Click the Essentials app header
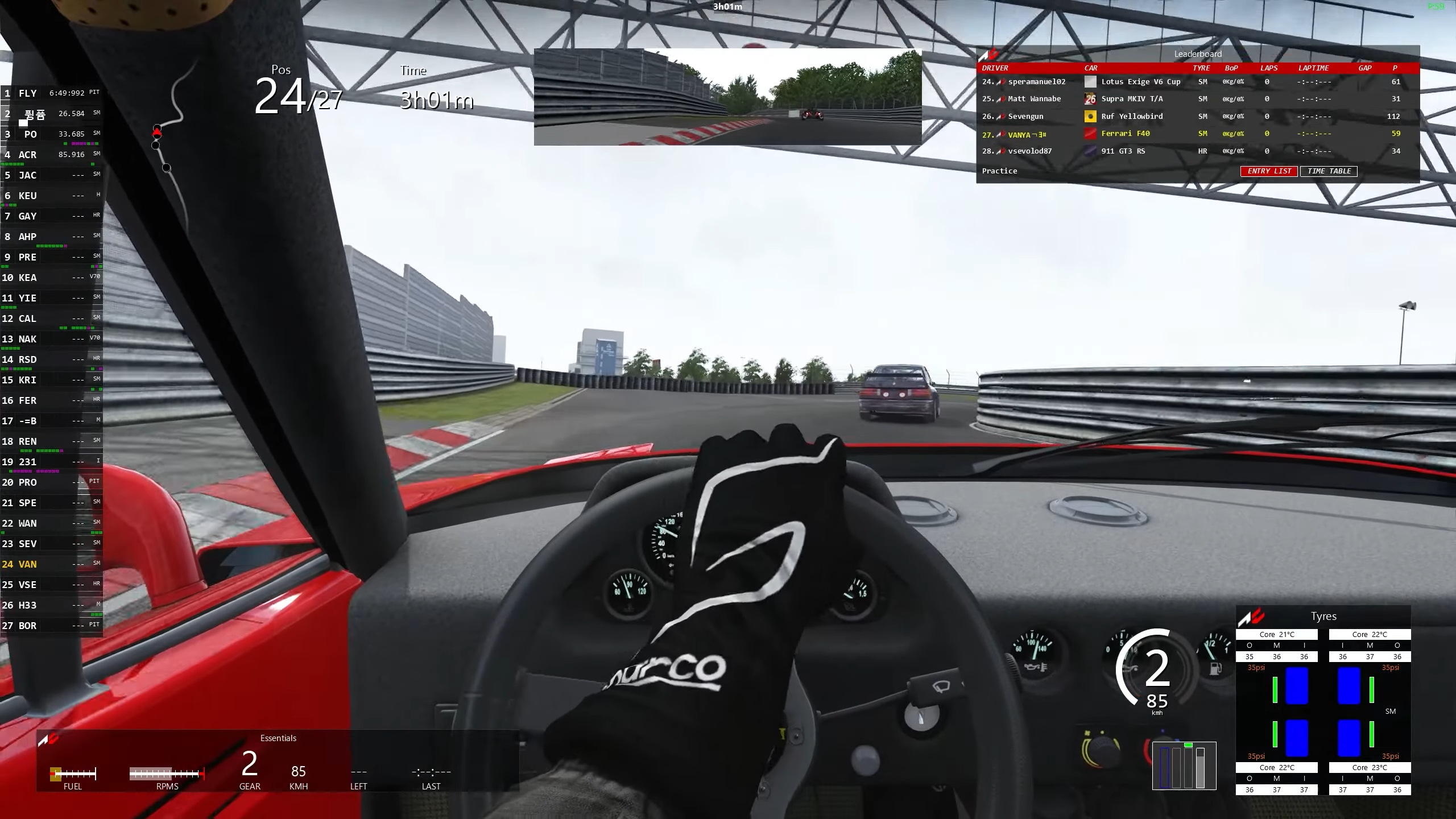This screenshot has height=819, width=1456. [x=278, y=738]
